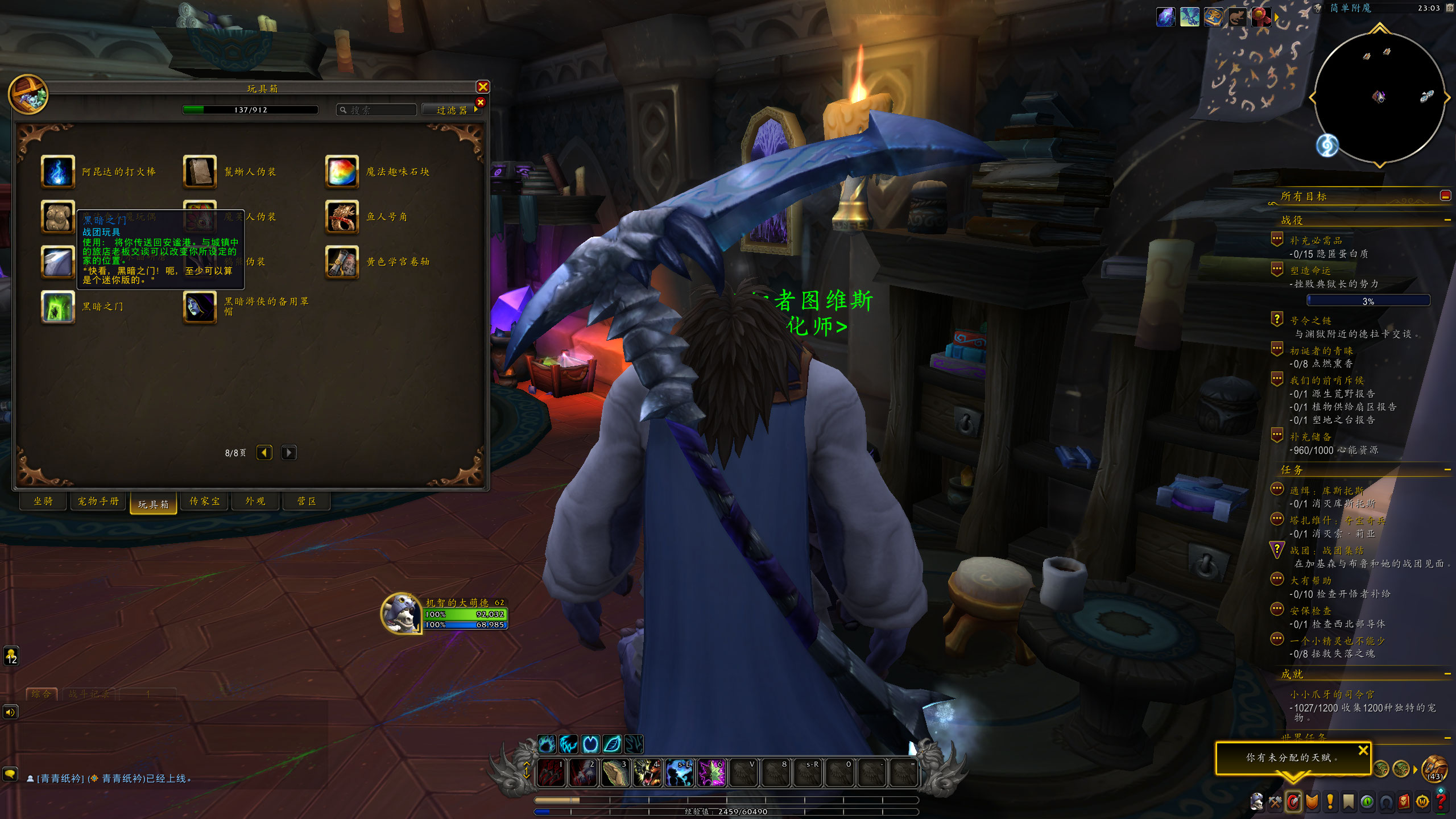This screenshot has width=1456, height=819.
Task: Go to the previous toy box page
Action: point(264,453)
